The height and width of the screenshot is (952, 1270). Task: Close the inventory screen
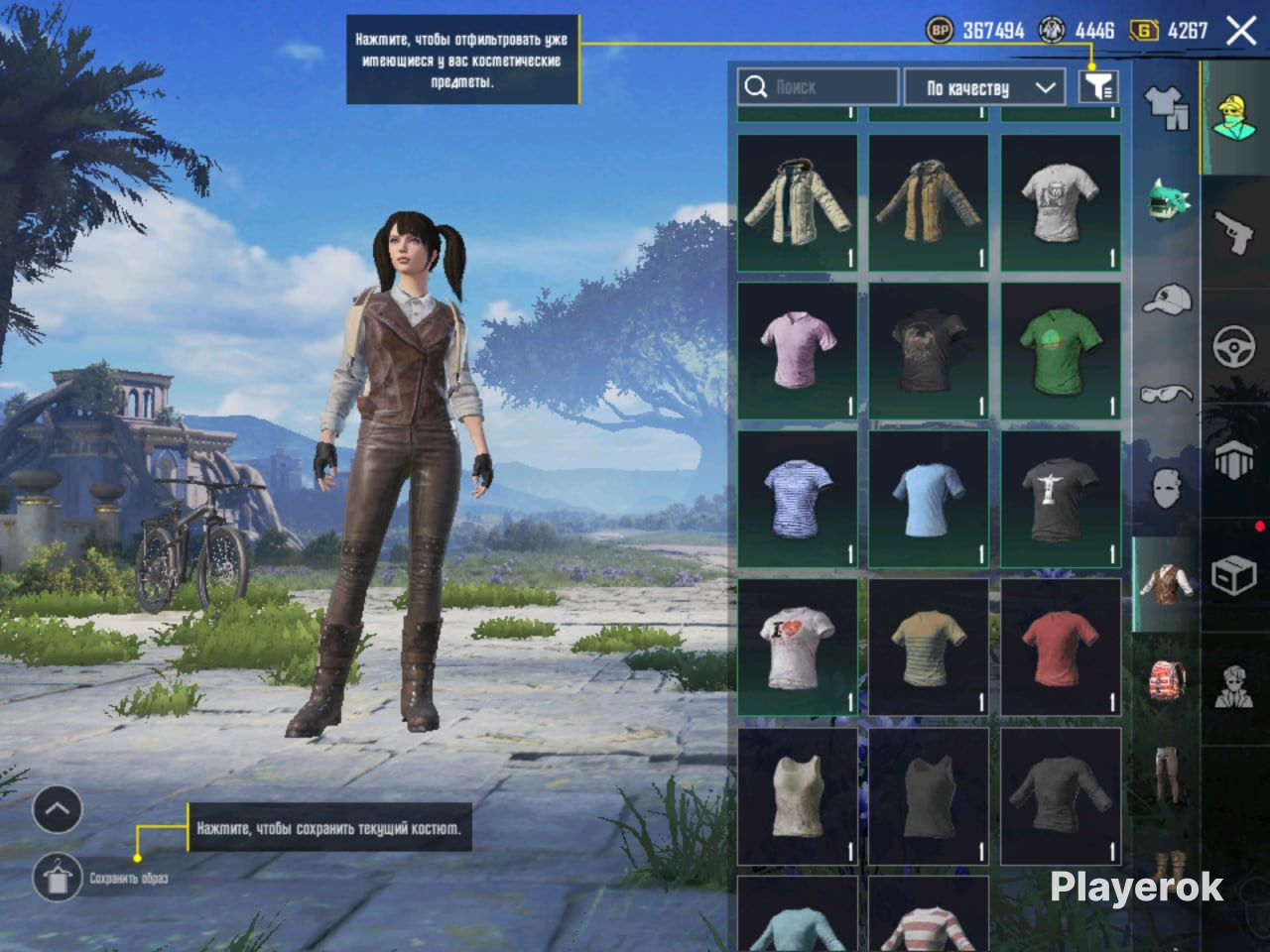point(1241,31)
